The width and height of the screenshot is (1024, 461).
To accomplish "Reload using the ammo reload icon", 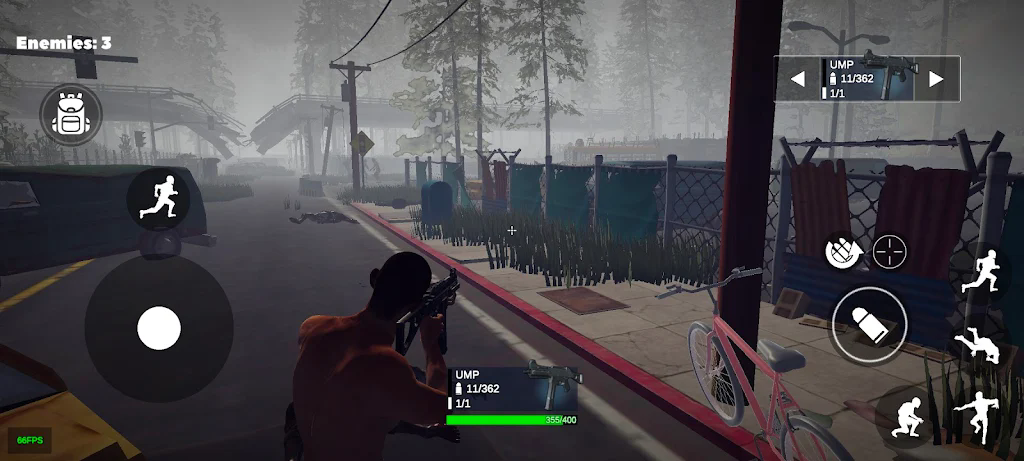I will pyautogui.click(x=840, y=251).
